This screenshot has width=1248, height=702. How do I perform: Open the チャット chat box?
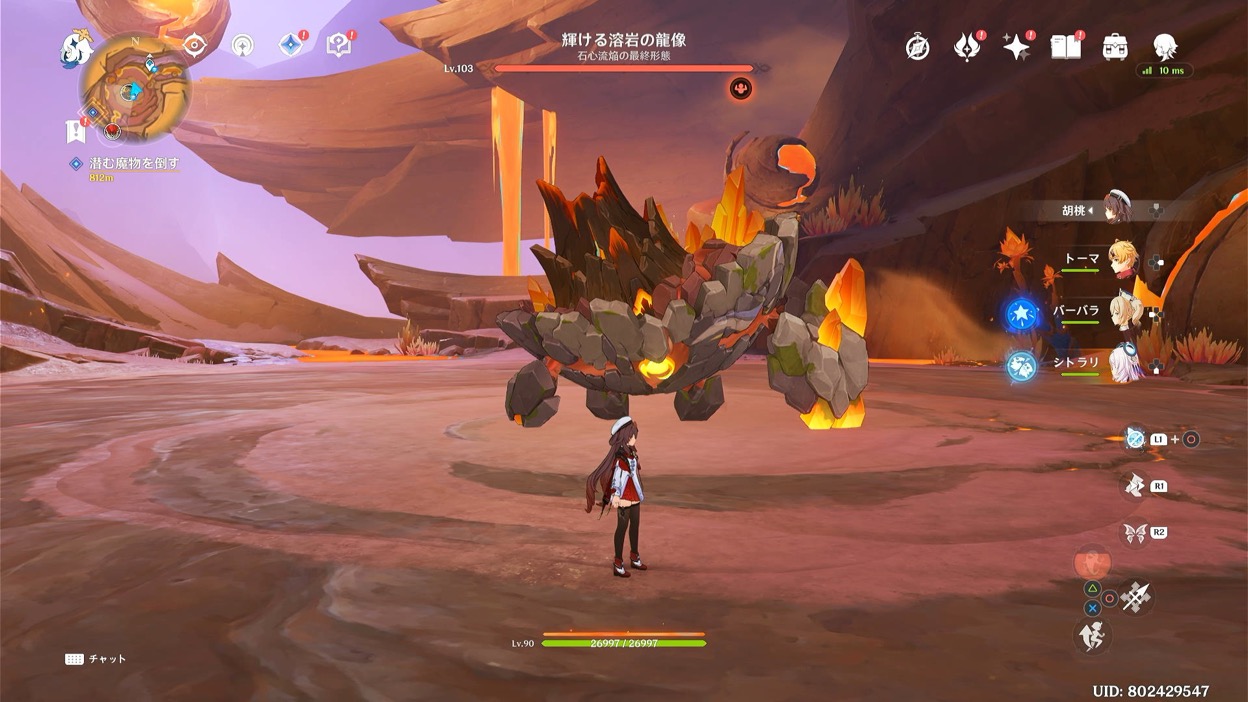[x=97, y=659]
